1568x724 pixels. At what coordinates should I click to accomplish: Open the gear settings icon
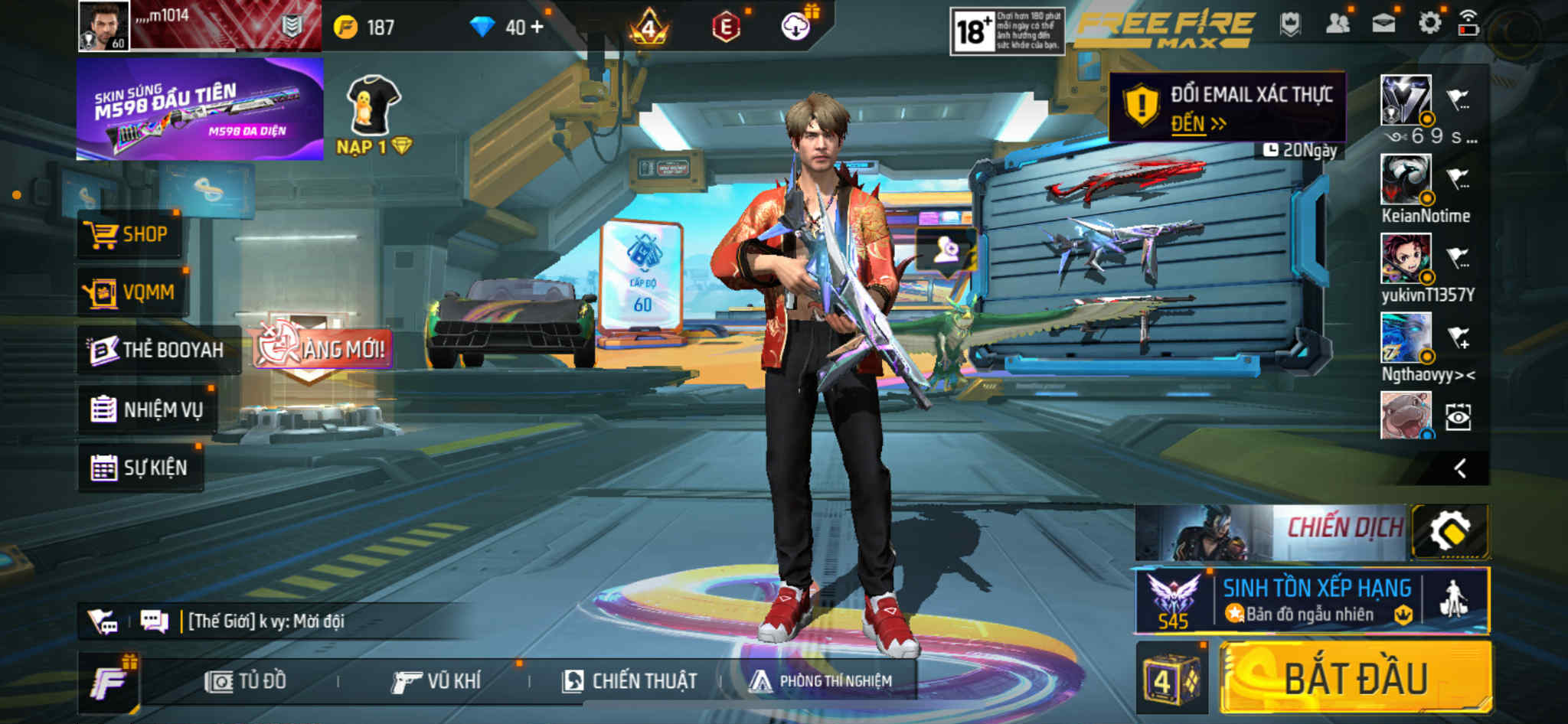click(x=1429, y=23)
